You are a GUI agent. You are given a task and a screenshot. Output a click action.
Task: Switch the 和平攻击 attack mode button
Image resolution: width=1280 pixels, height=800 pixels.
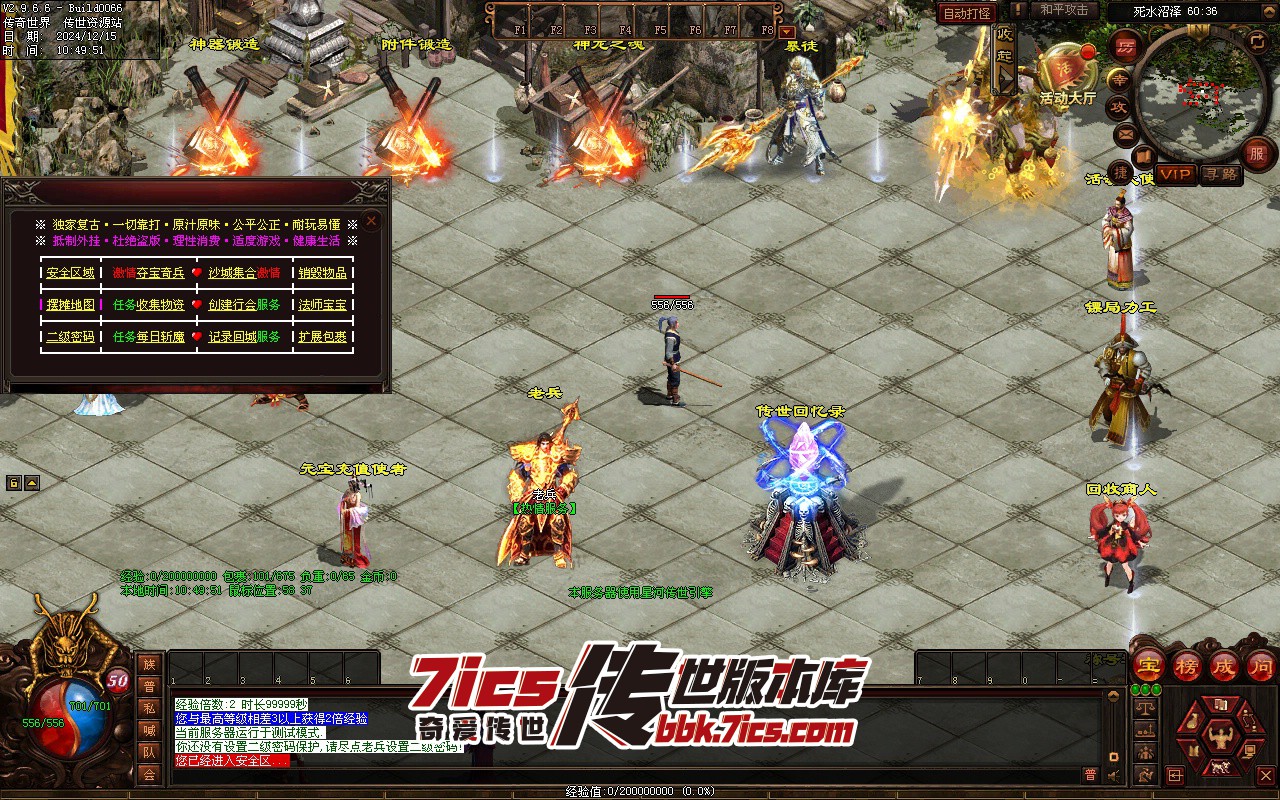point(1063,10)
